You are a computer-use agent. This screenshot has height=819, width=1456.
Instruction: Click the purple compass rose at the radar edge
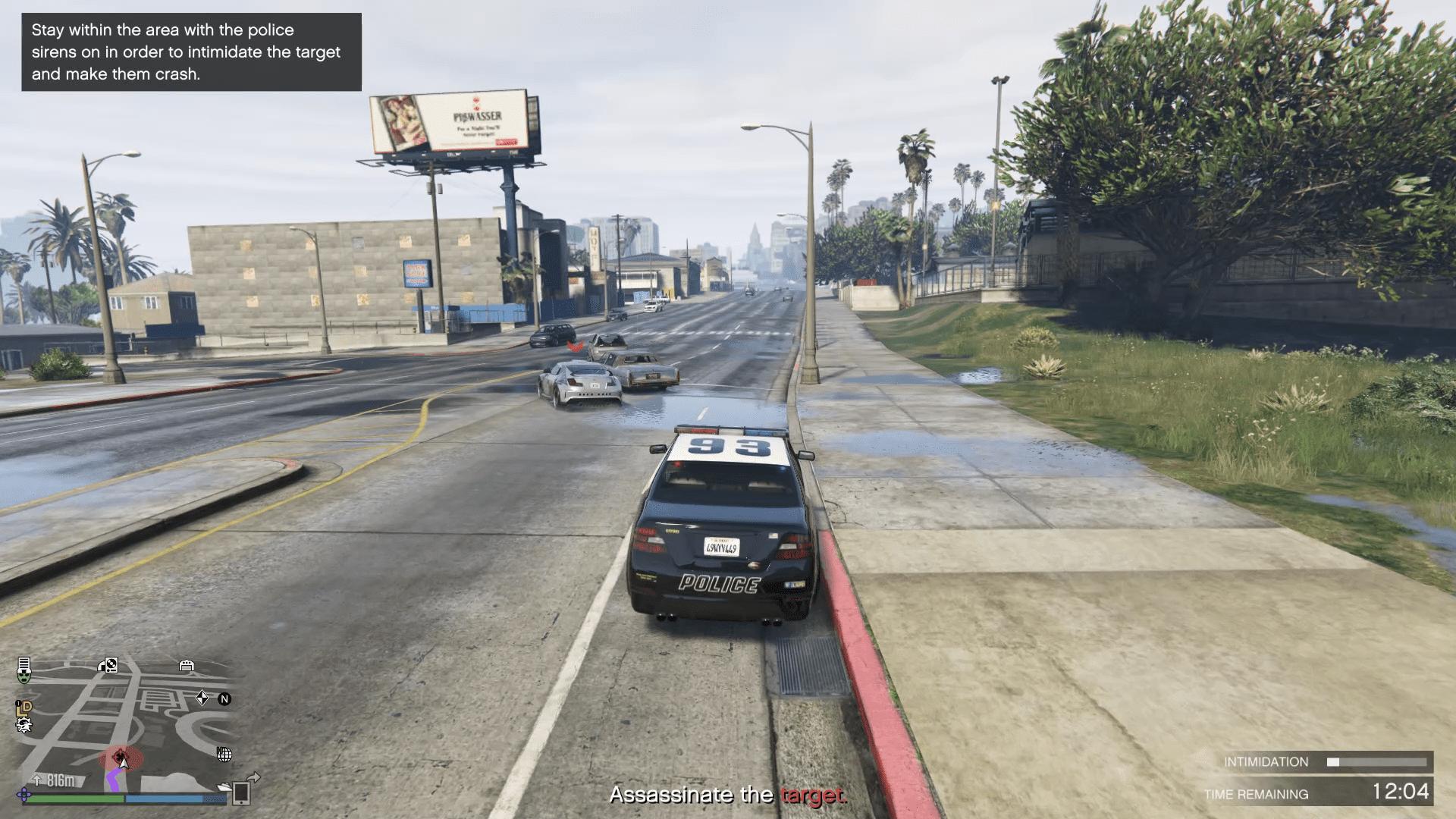(25, 796)
